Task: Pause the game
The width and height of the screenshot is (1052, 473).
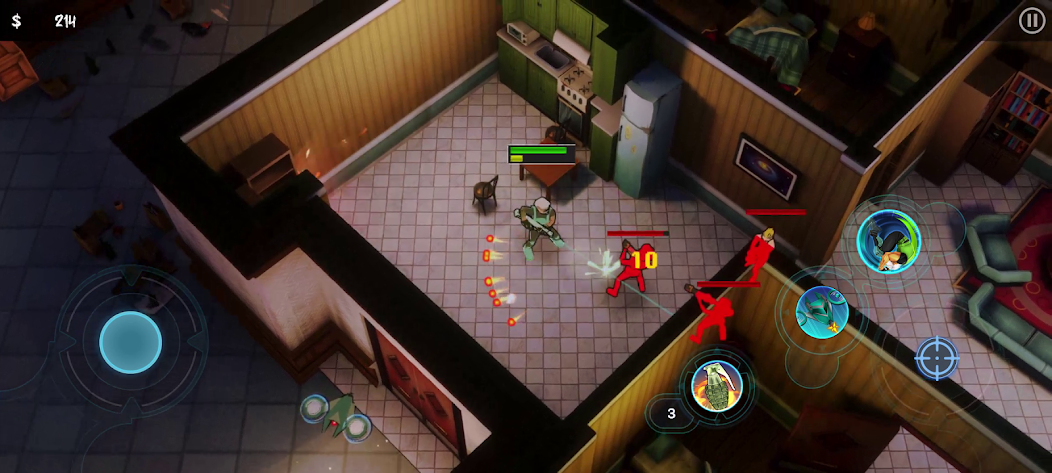Action: click(x=1031, y=20)
